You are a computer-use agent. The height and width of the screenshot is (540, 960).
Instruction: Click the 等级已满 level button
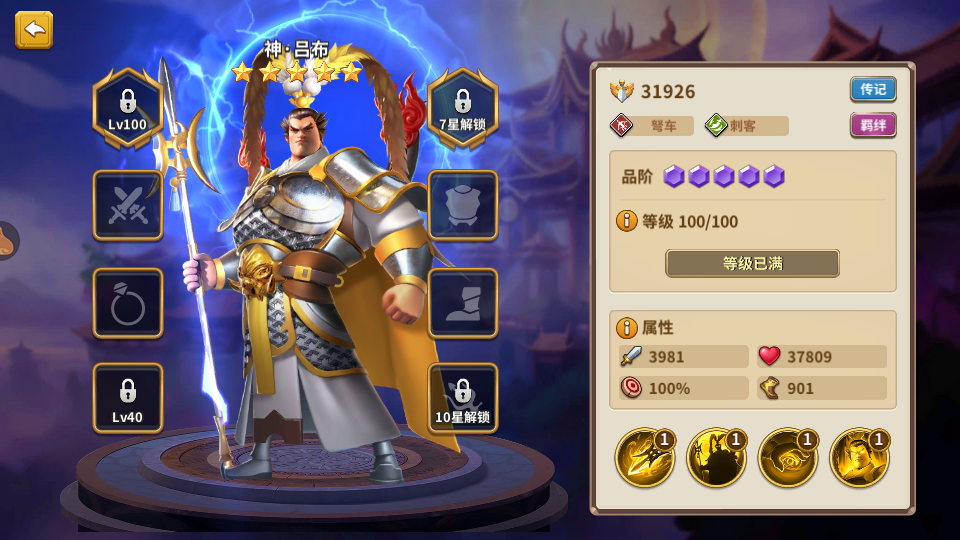752,264
